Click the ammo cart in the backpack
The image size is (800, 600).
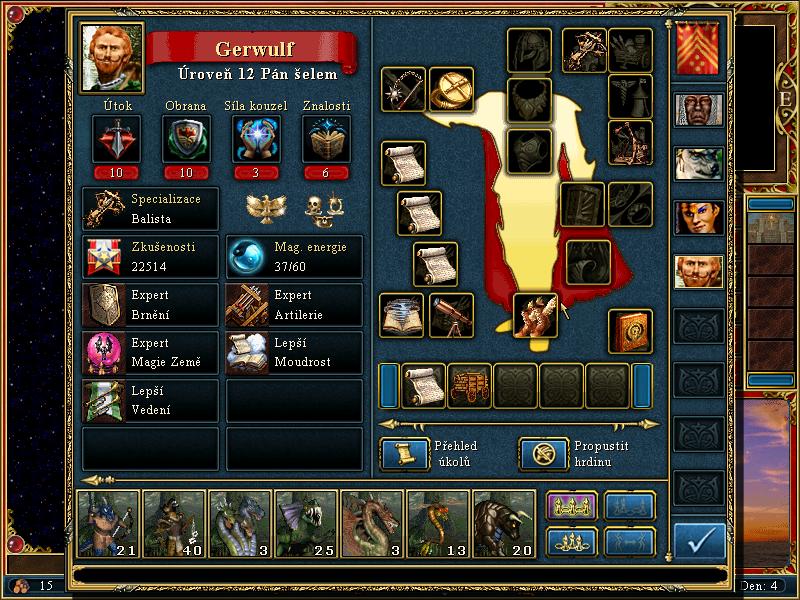(470, 386)
